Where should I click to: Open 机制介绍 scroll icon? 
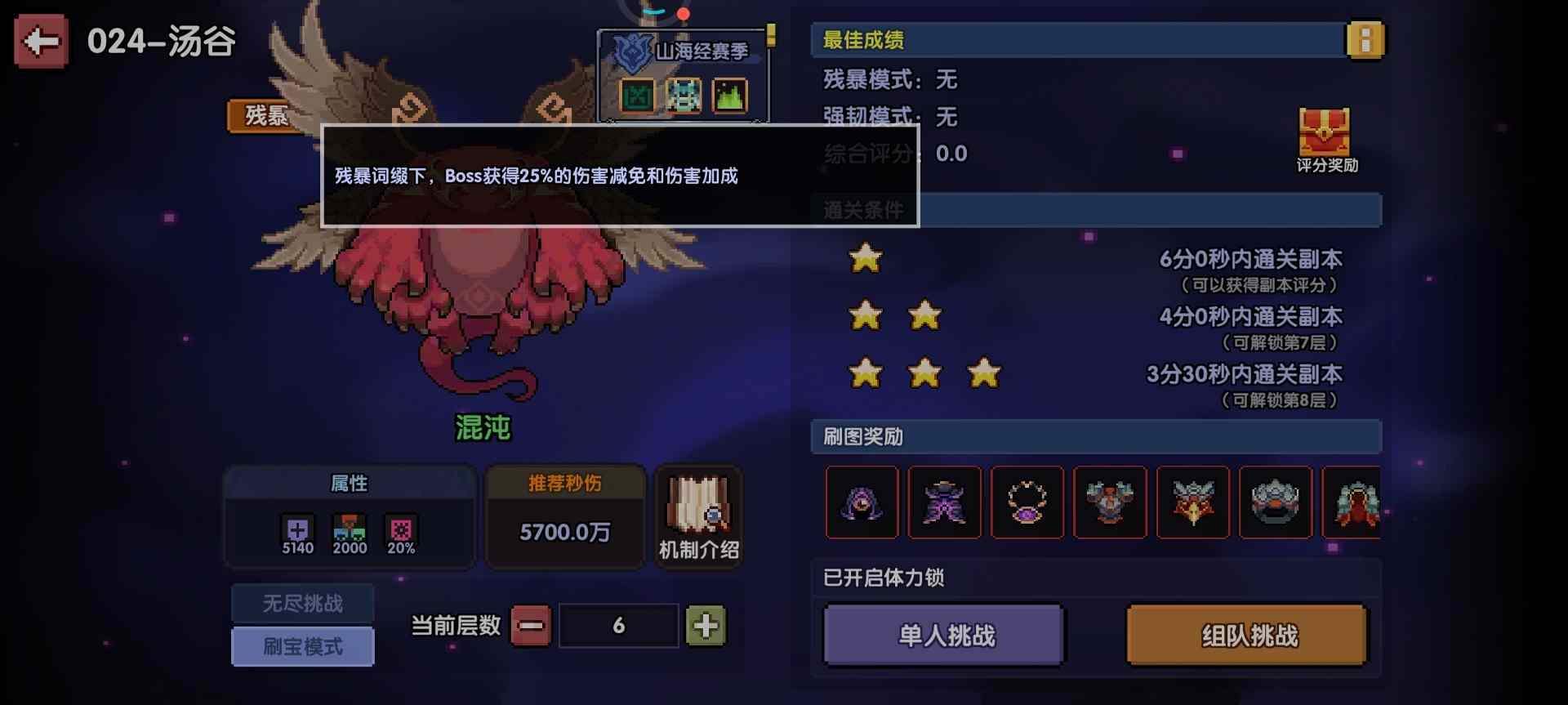pyautogui.click(x=698, y=515)
